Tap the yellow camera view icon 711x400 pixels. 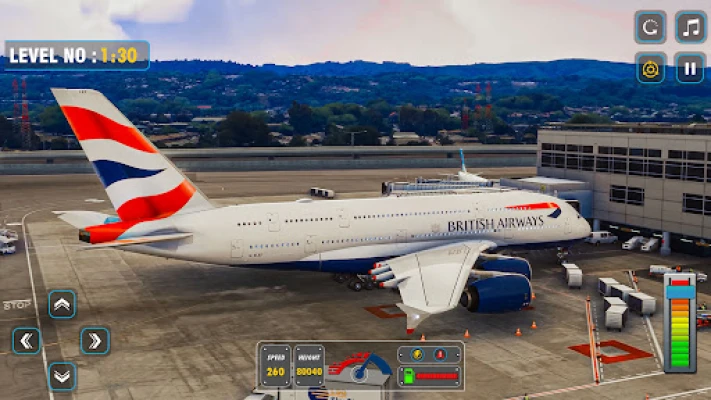click(x=650, y=67)
